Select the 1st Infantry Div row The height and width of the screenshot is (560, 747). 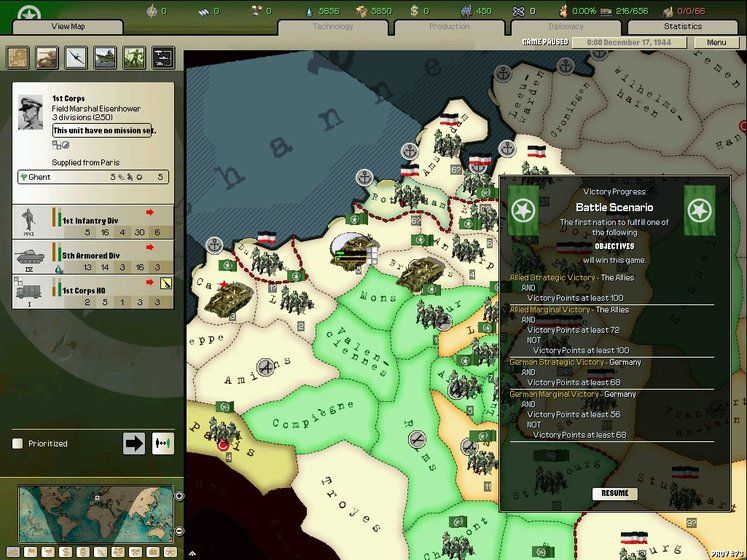[x=92, y=222]
